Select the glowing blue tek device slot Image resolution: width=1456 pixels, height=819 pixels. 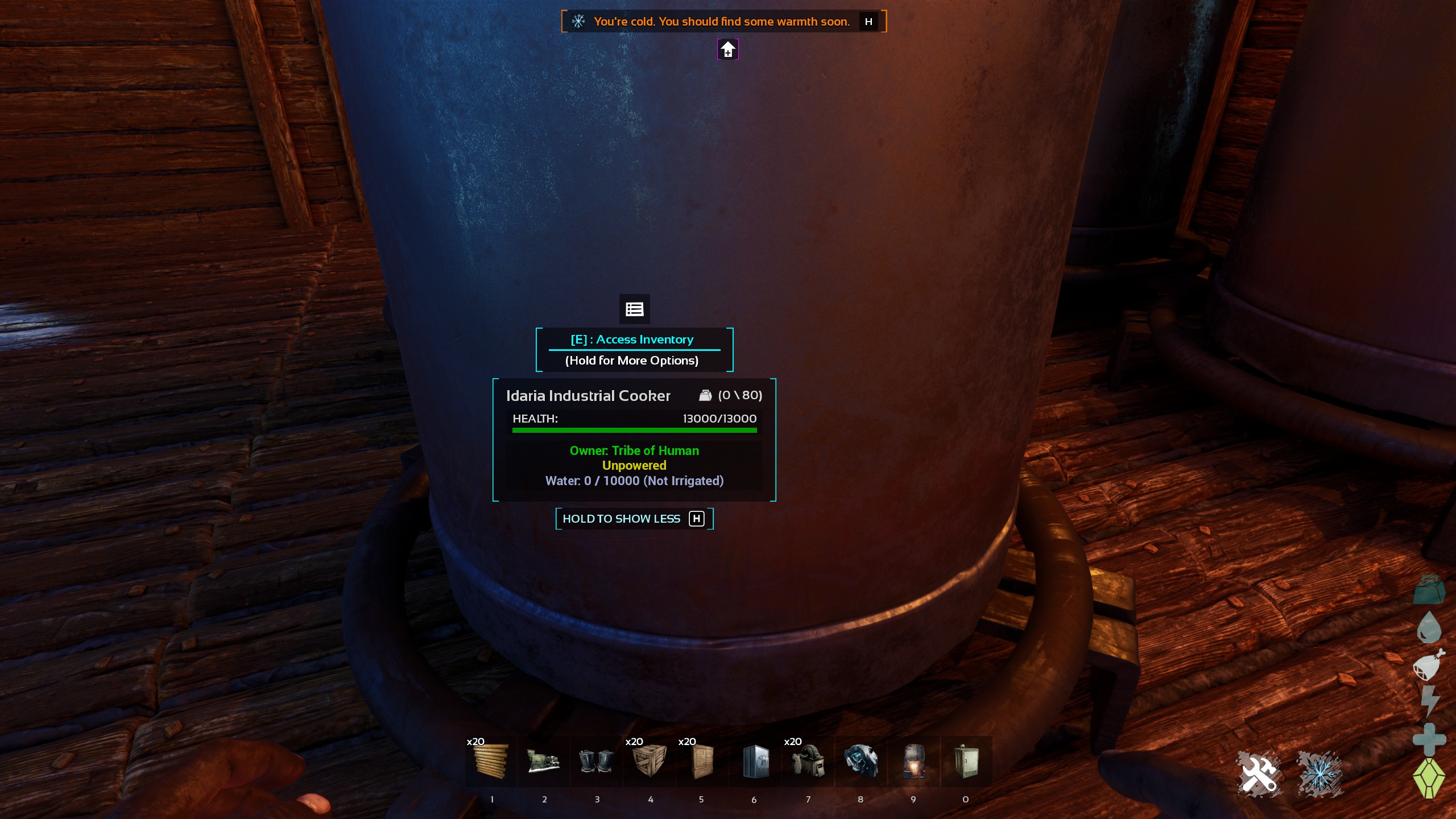tap(861, 761)
